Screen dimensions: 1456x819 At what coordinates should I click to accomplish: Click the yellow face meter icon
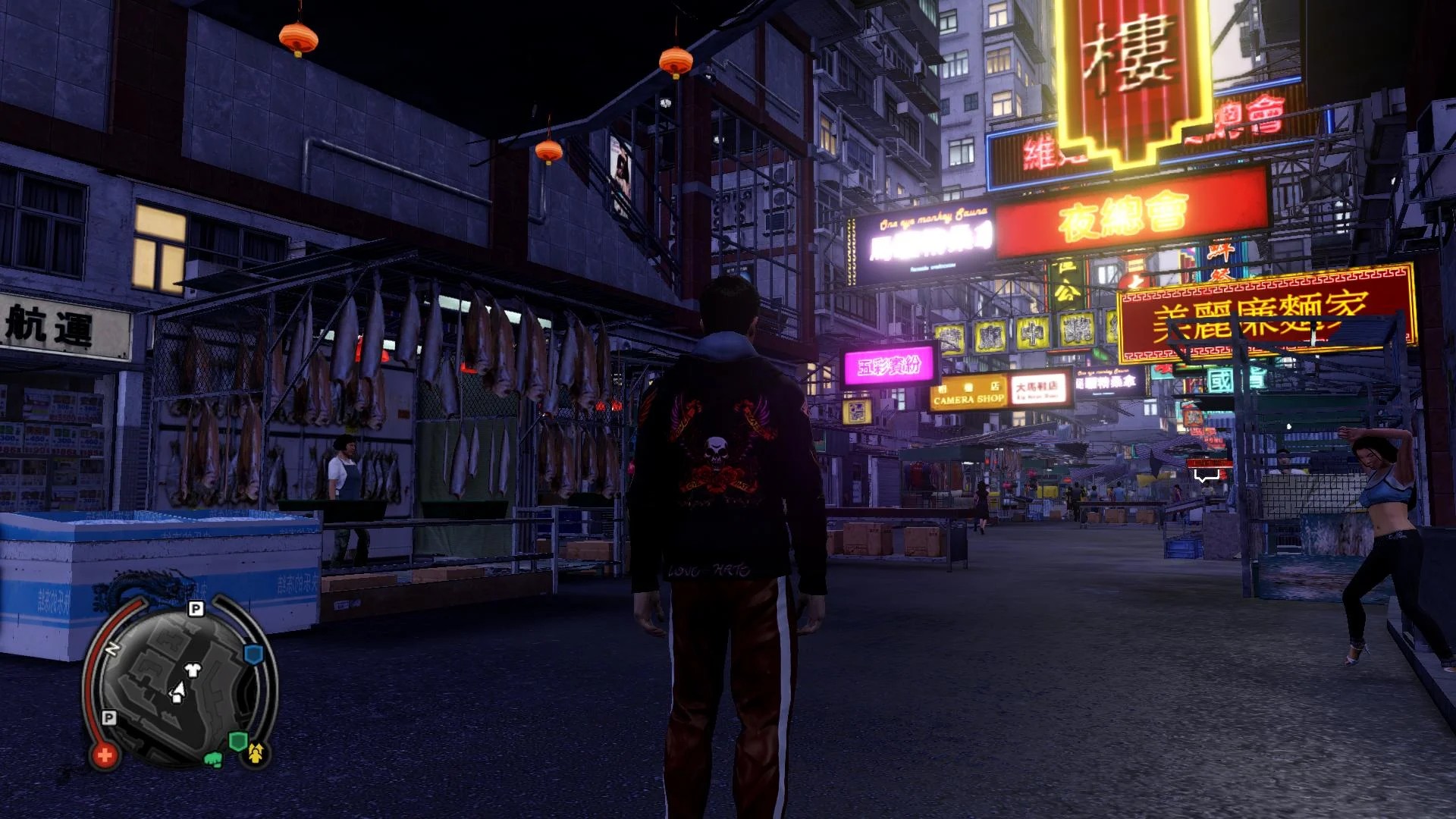256,752
